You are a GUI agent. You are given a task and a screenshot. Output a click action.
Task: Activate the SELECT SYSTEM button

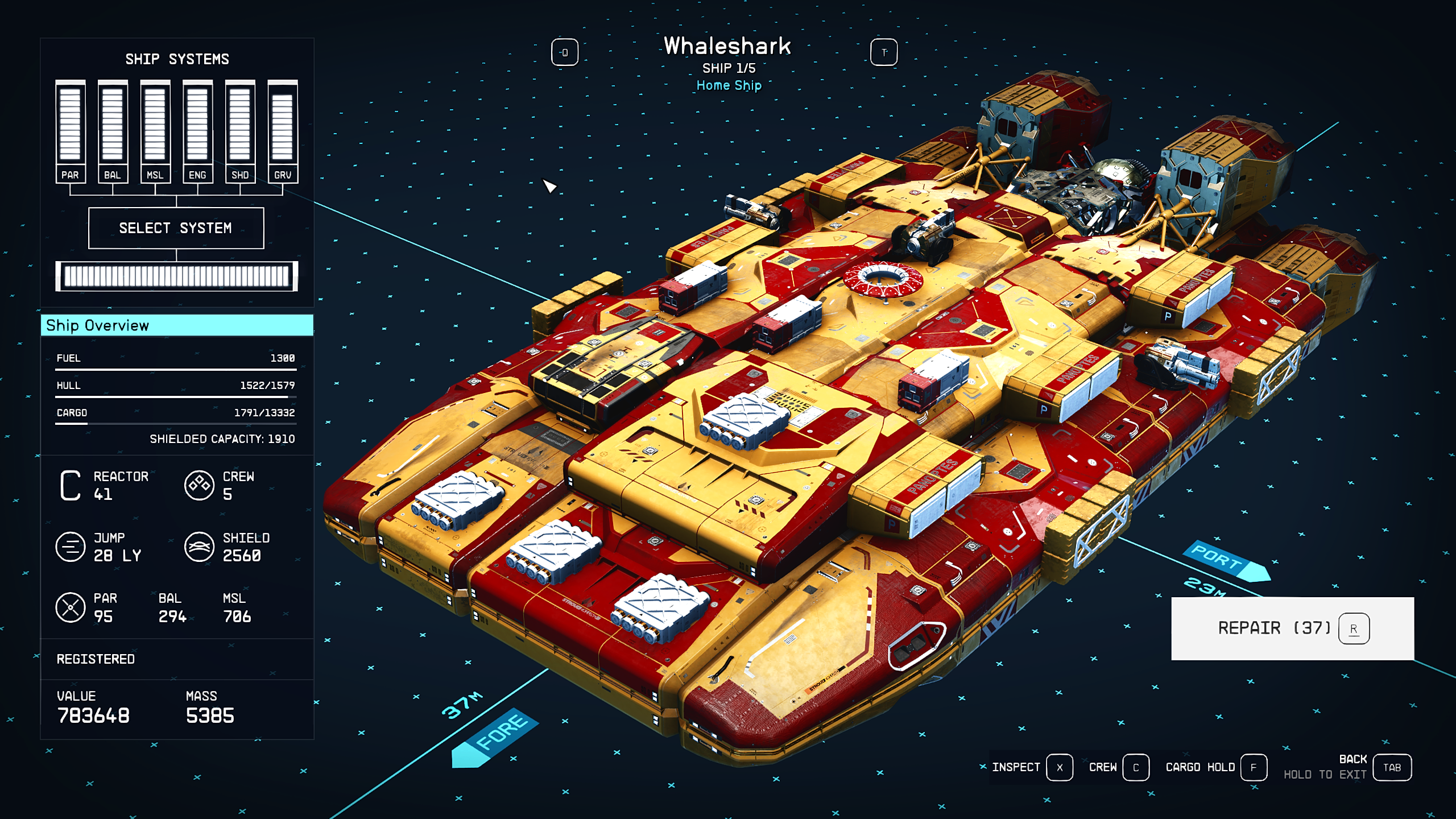pyautogui.click(x=176, y=228)
